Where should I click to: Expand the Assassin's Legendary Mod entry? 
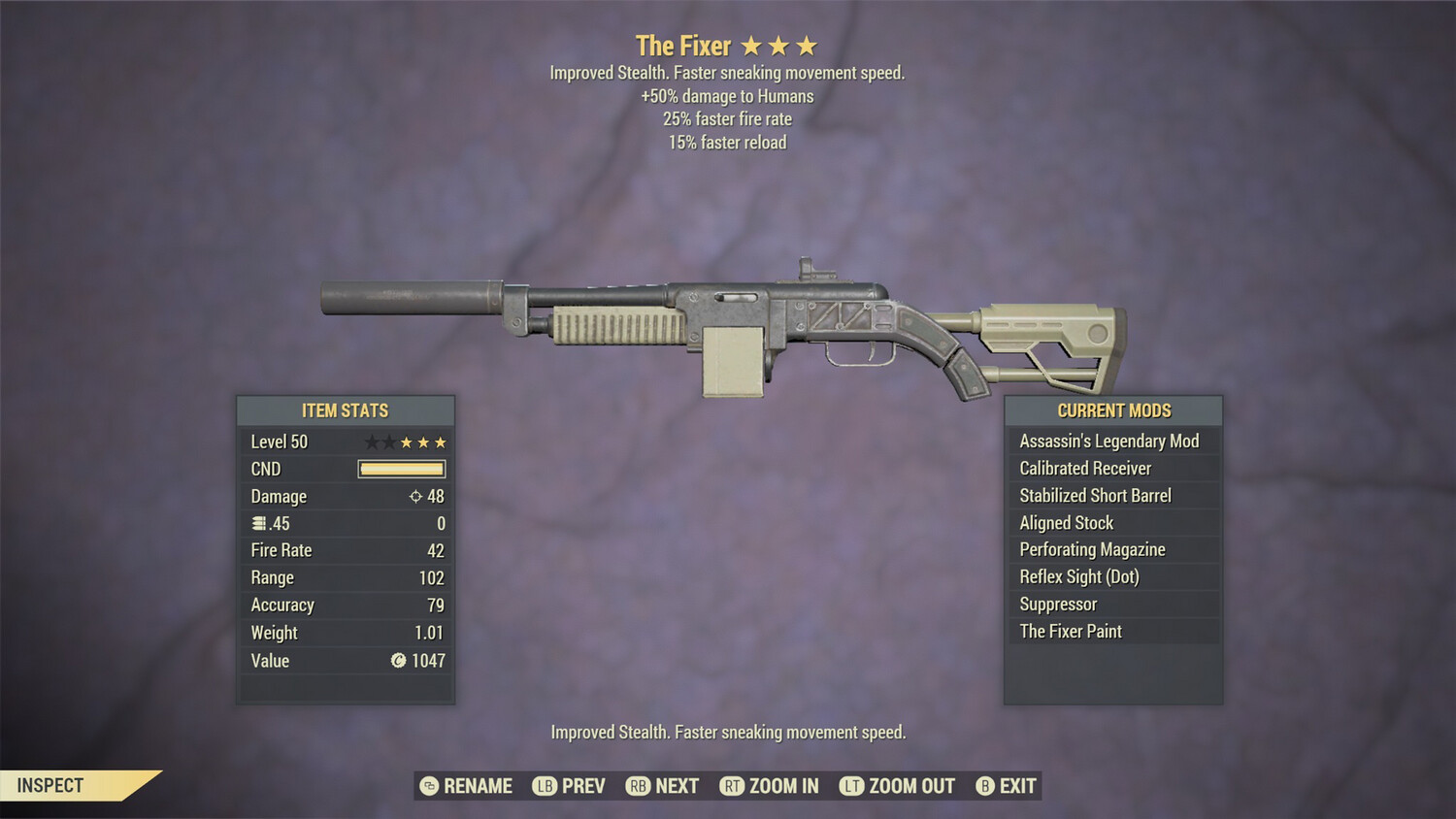click(x=1110, y=441)
